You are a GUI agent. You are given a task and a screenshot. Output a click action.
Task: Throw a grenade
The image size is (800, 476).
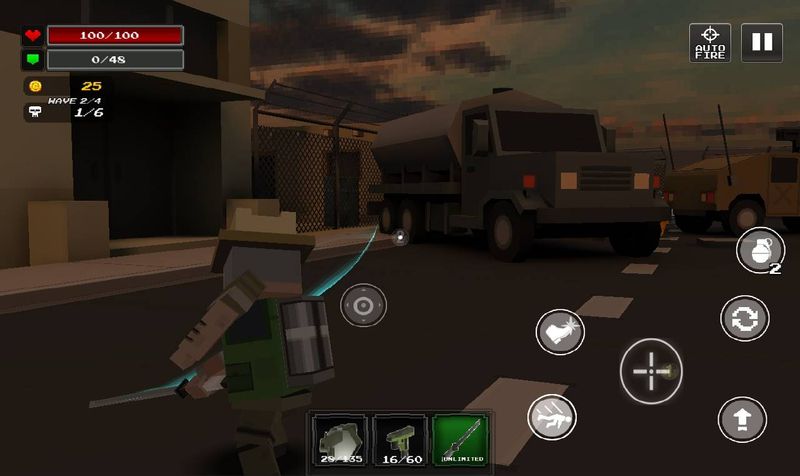(x=759, y=251)
